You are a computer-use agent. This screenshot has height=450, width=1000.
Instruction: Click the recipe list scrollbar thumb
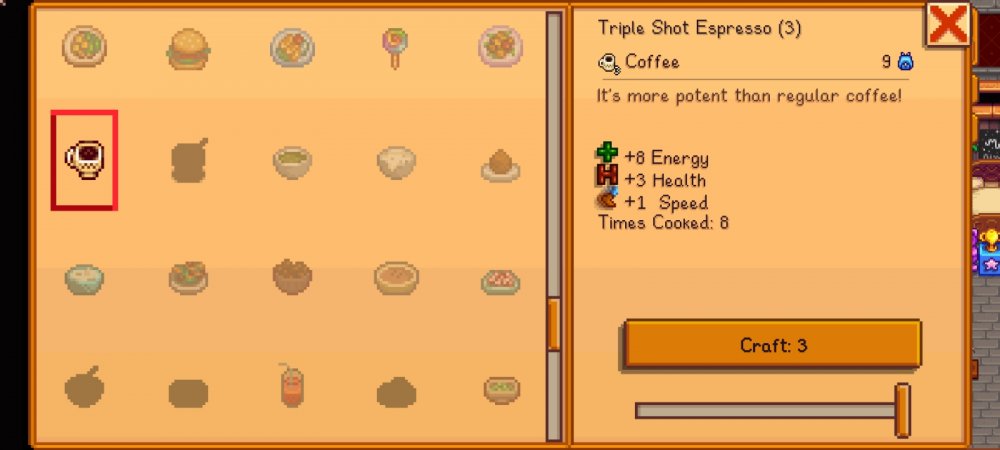(554, 325)
